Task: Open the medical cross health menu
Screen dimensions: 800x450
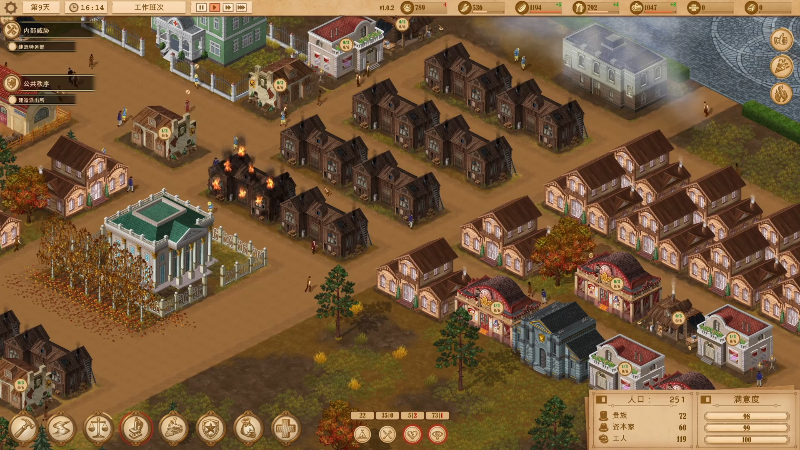Action: (x=286, y=429)
